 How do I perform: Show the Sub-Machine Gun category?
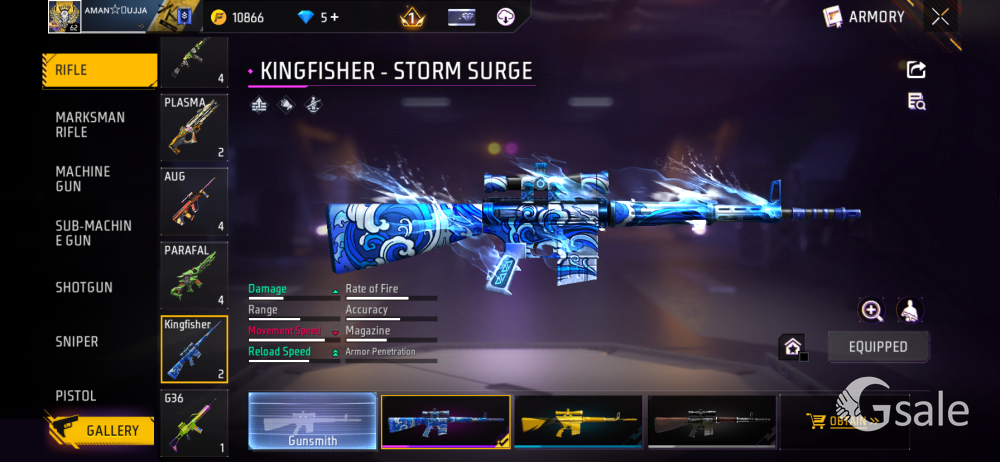93,233
